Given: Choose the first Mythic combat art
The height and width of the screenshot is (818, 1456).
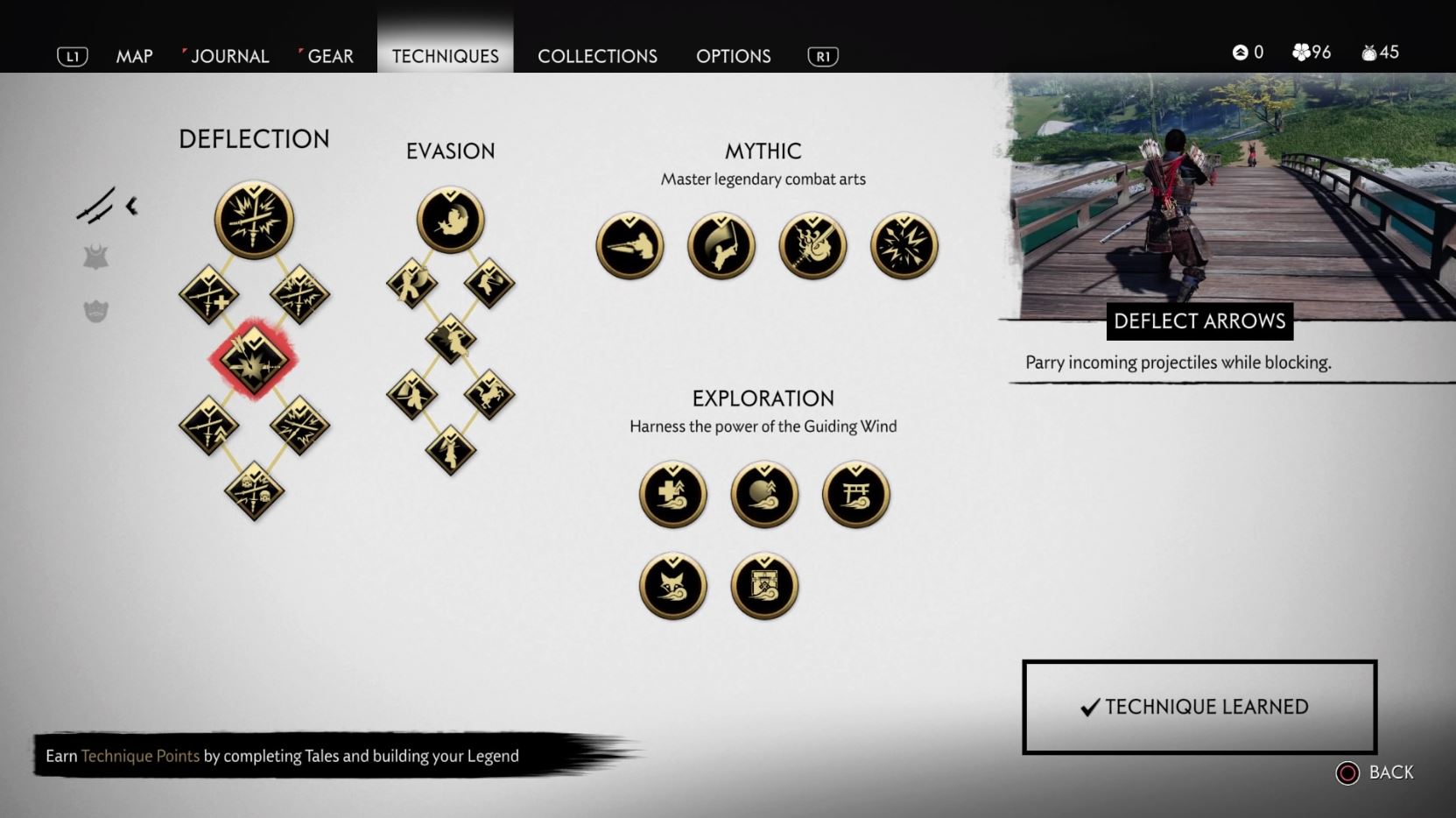Looking at the screenshot, I should (630, 246).
